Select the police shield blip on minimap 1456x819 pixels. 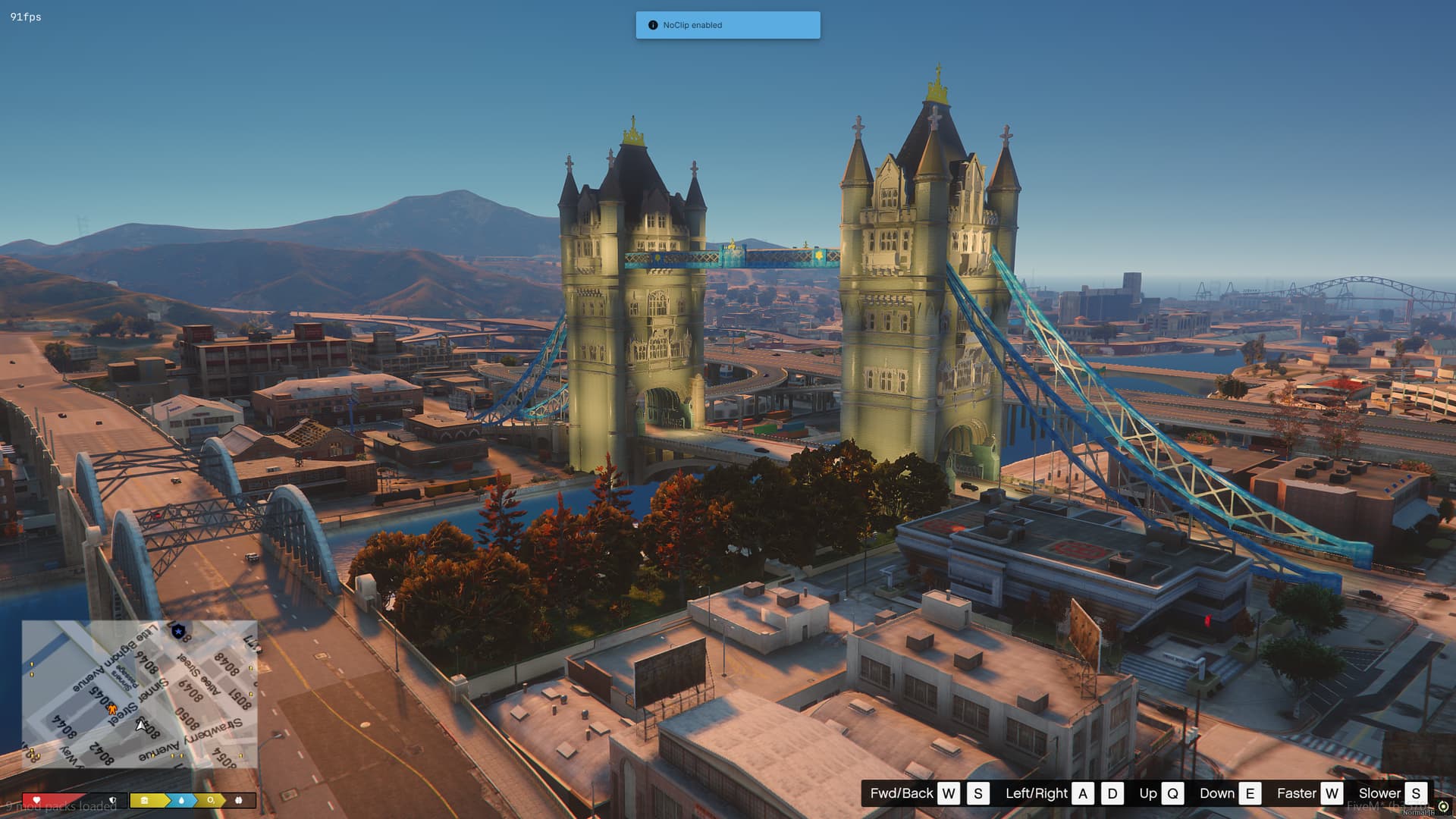tap(179, 632)
